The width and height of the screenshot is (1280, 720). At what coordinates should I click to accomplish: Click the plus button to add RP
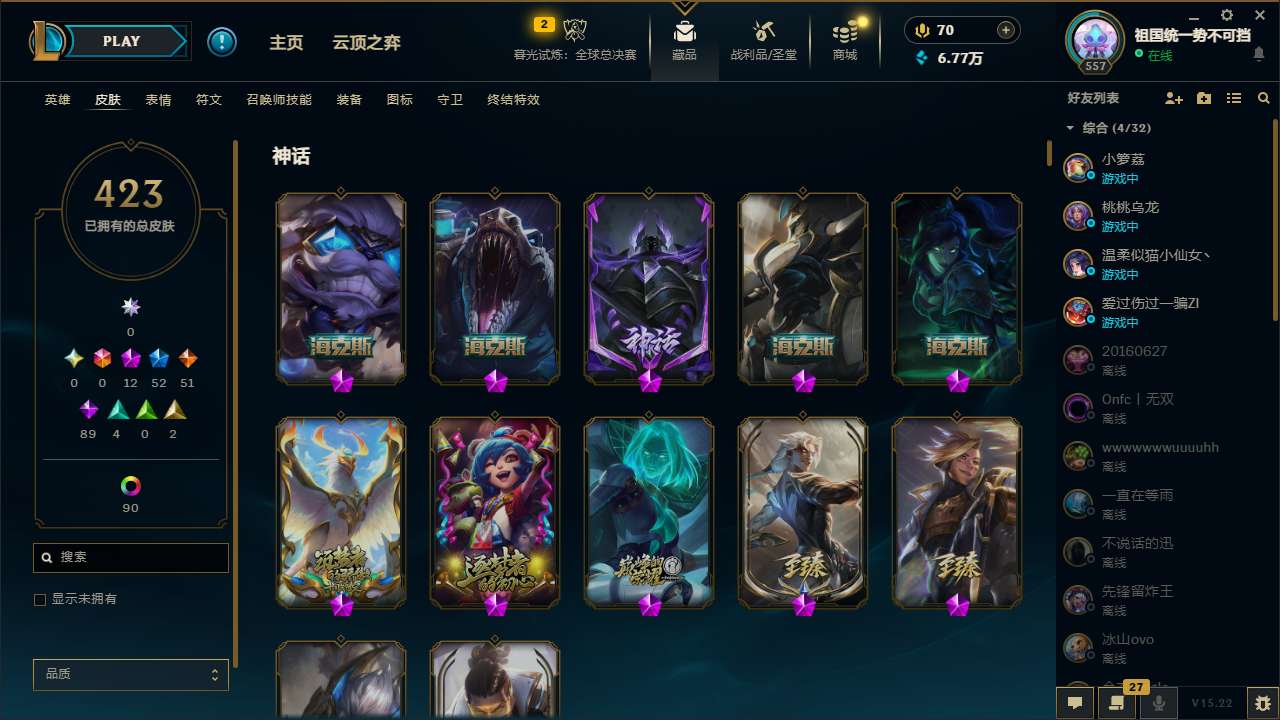[1007, 30]
